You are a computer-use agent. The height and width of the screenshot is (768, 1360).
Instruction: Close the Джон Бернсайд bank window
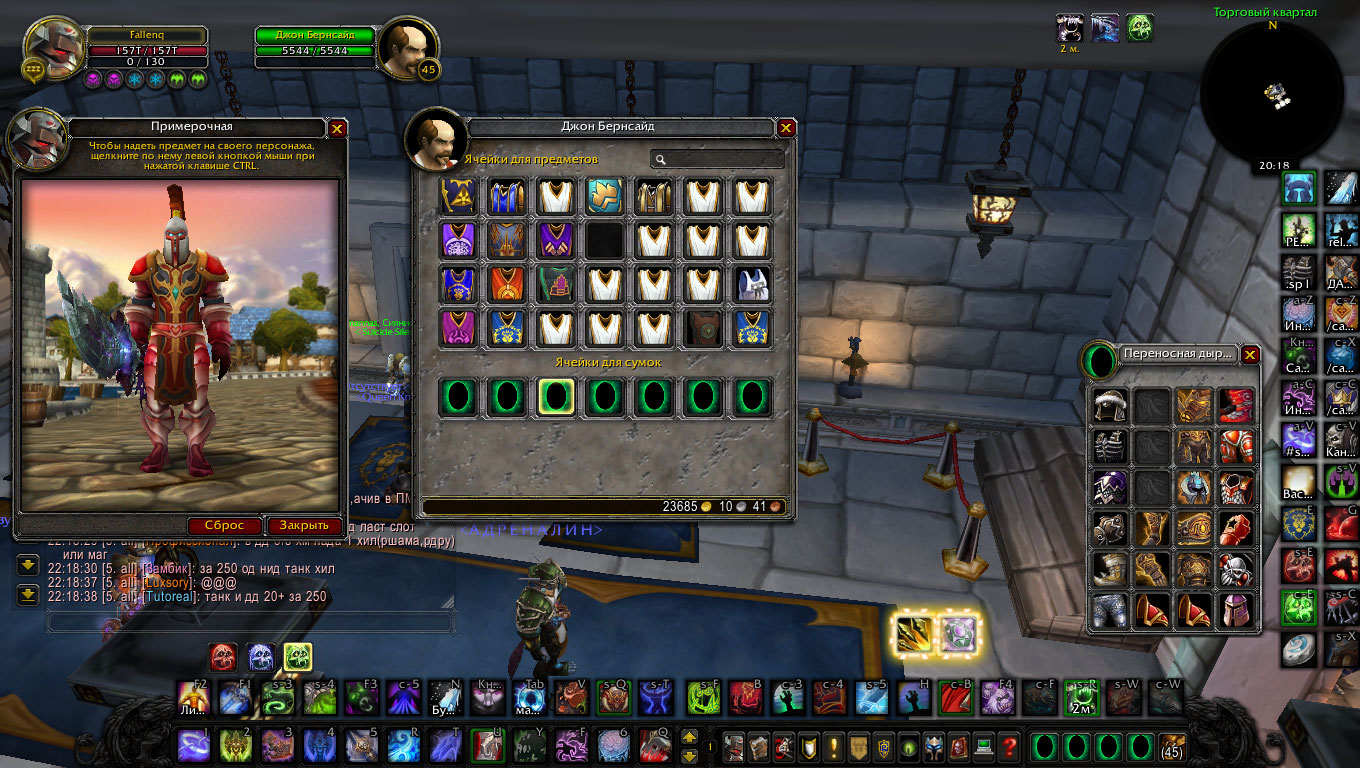pos(786,127)
